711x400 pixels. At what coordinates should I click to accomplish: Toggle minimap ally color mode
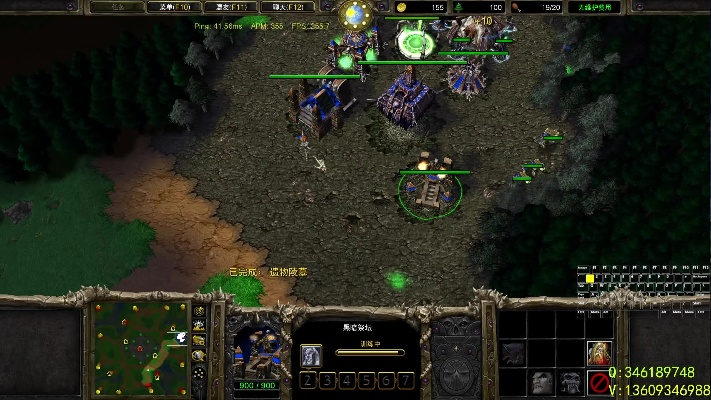point(199,341)
